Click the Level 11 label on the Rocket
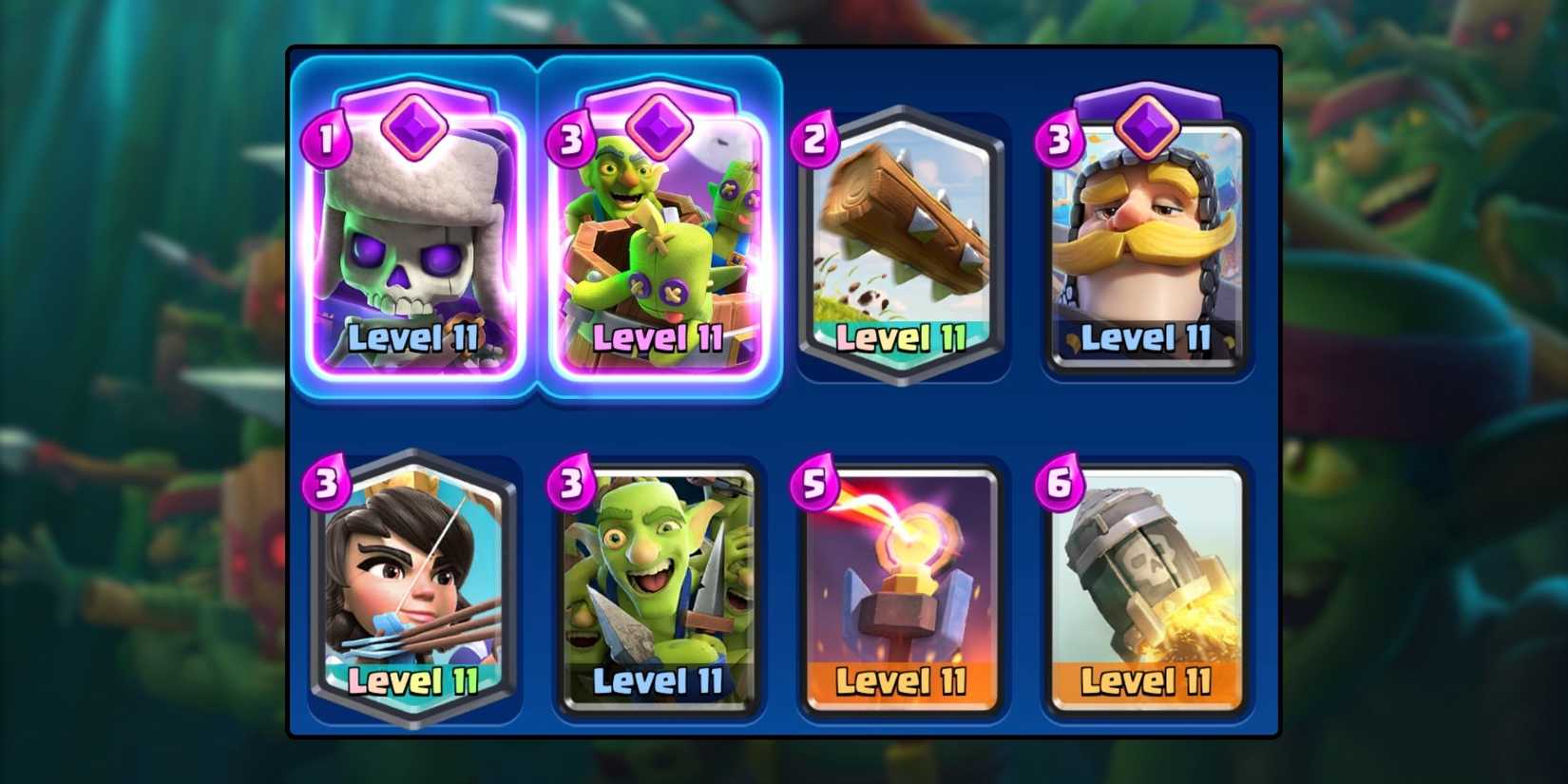The image size is (1568, 784). tap(1145, 682)
